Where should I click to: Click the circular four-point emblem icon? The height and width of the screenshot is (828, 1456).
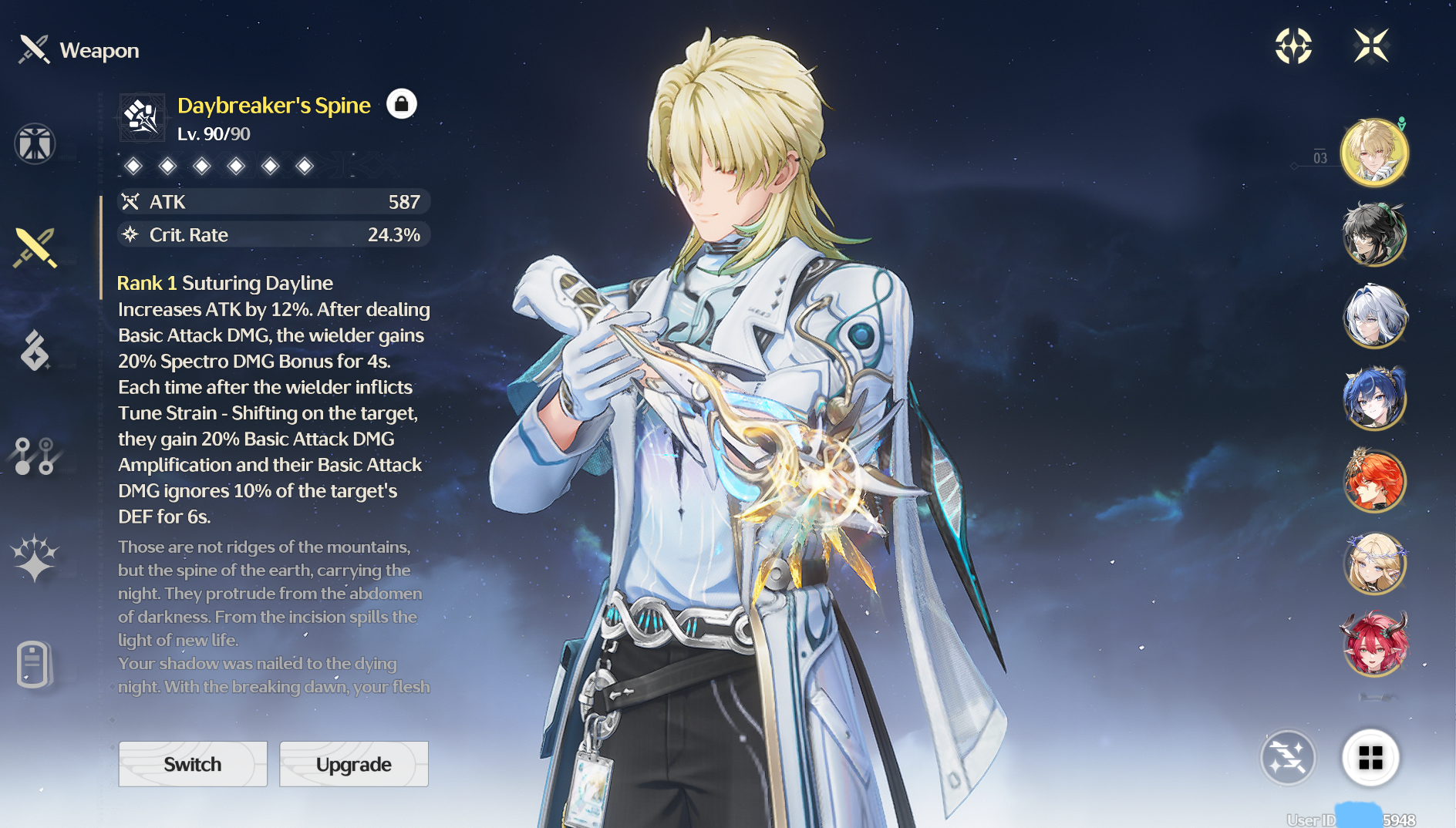1293,45
